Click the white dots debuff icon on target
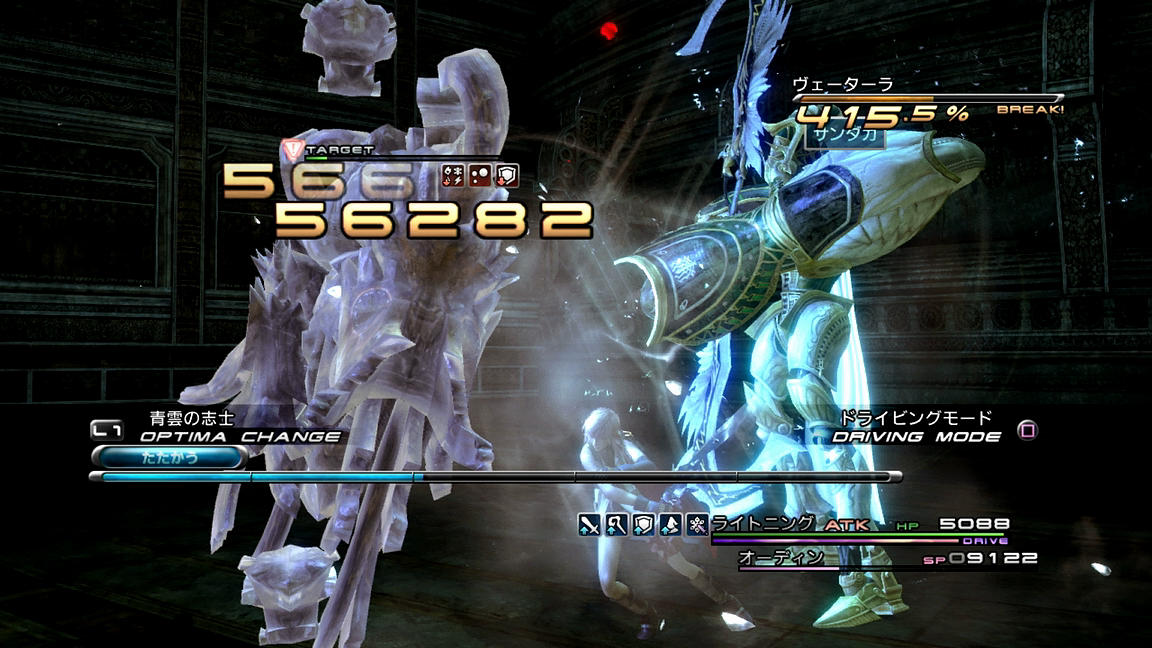1152x648 pixels. pos(481,176)
